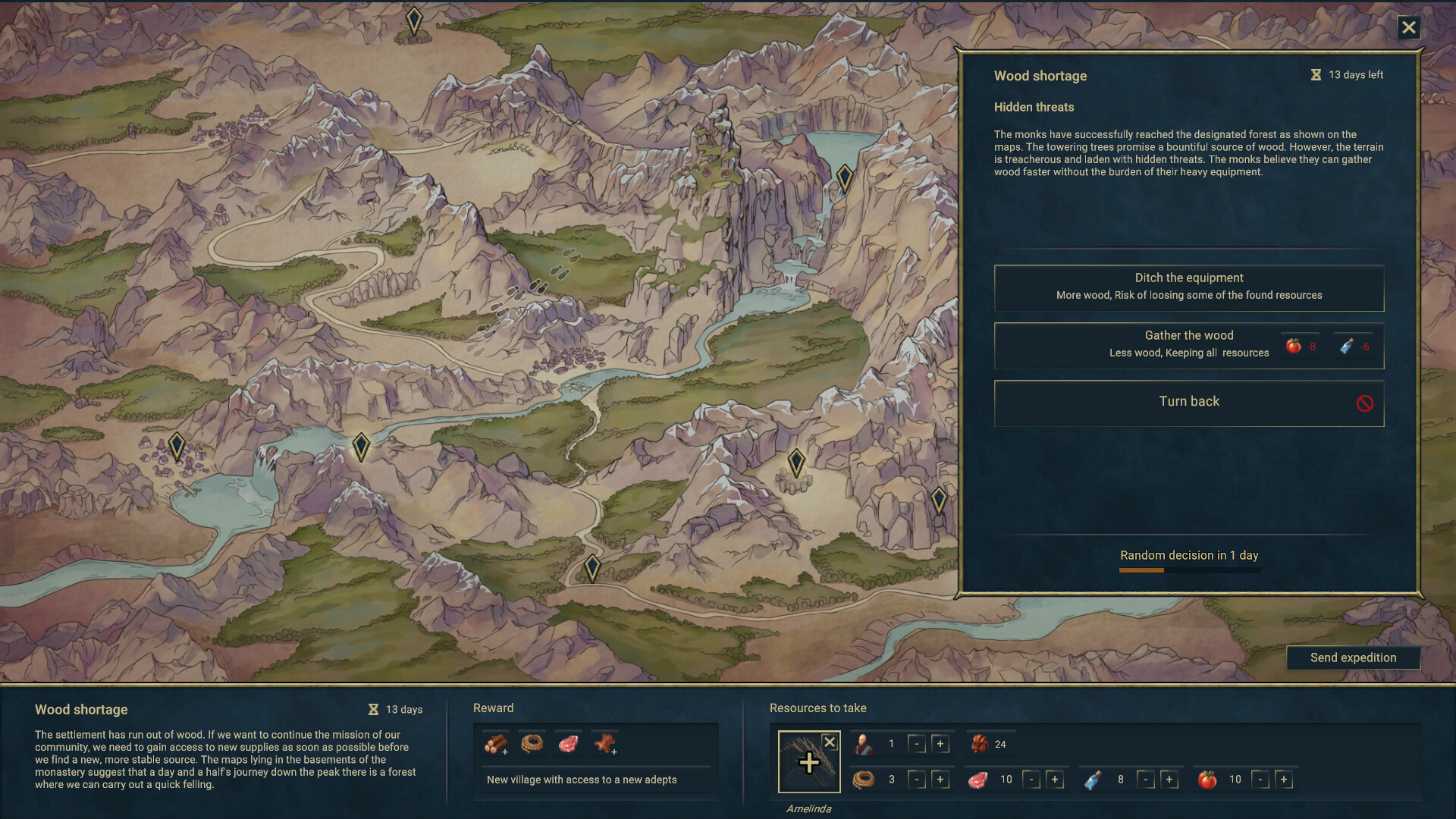1456x819 pixels.
Task: Click the hourglass icon showing 13 days left
Action: click(x=1315, y=74)
